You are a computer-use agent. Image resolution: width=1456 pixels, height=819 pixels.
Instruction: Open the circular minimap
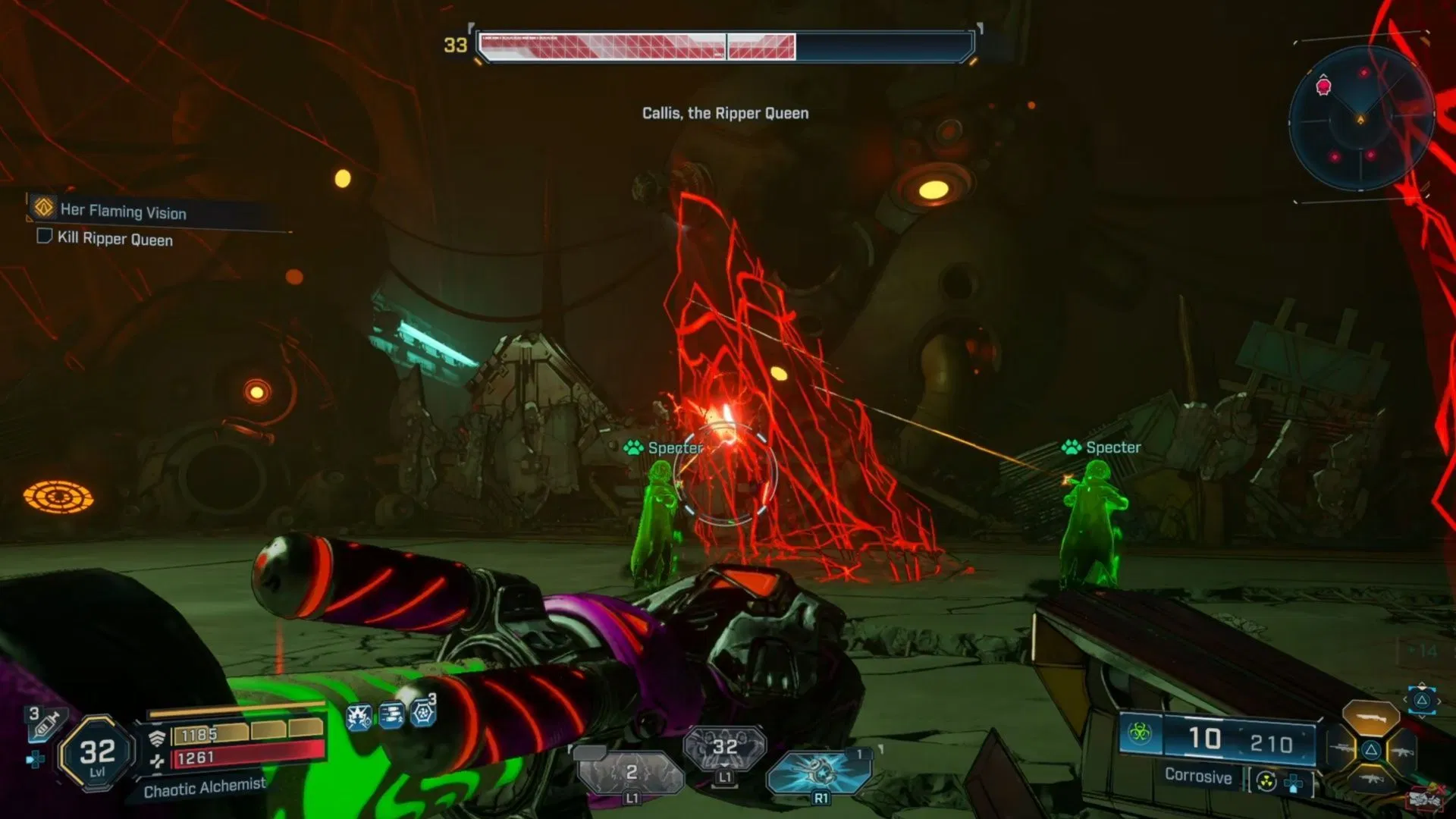click(x=1360, y=119)
